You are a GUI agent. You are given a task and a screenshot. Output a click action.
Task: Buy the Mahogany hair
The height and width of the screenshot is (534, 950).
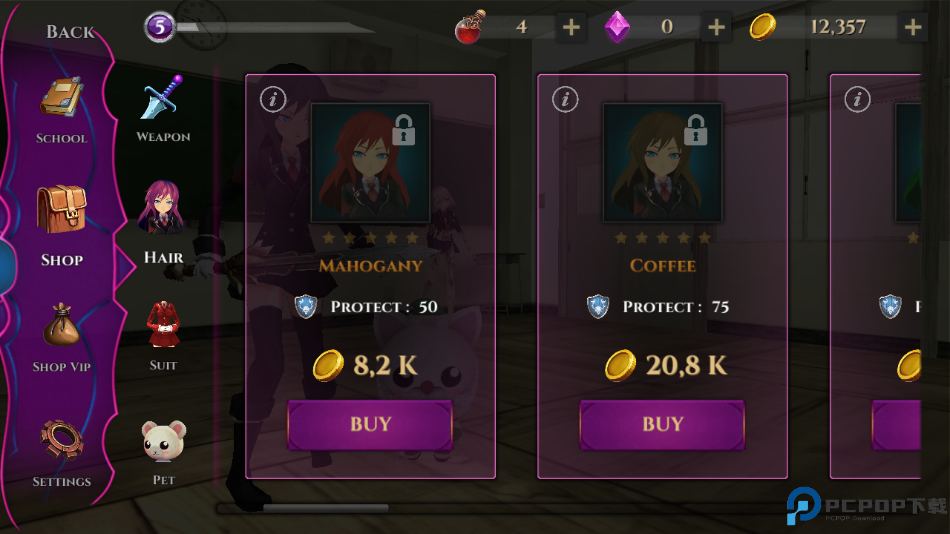pos(370,425)
